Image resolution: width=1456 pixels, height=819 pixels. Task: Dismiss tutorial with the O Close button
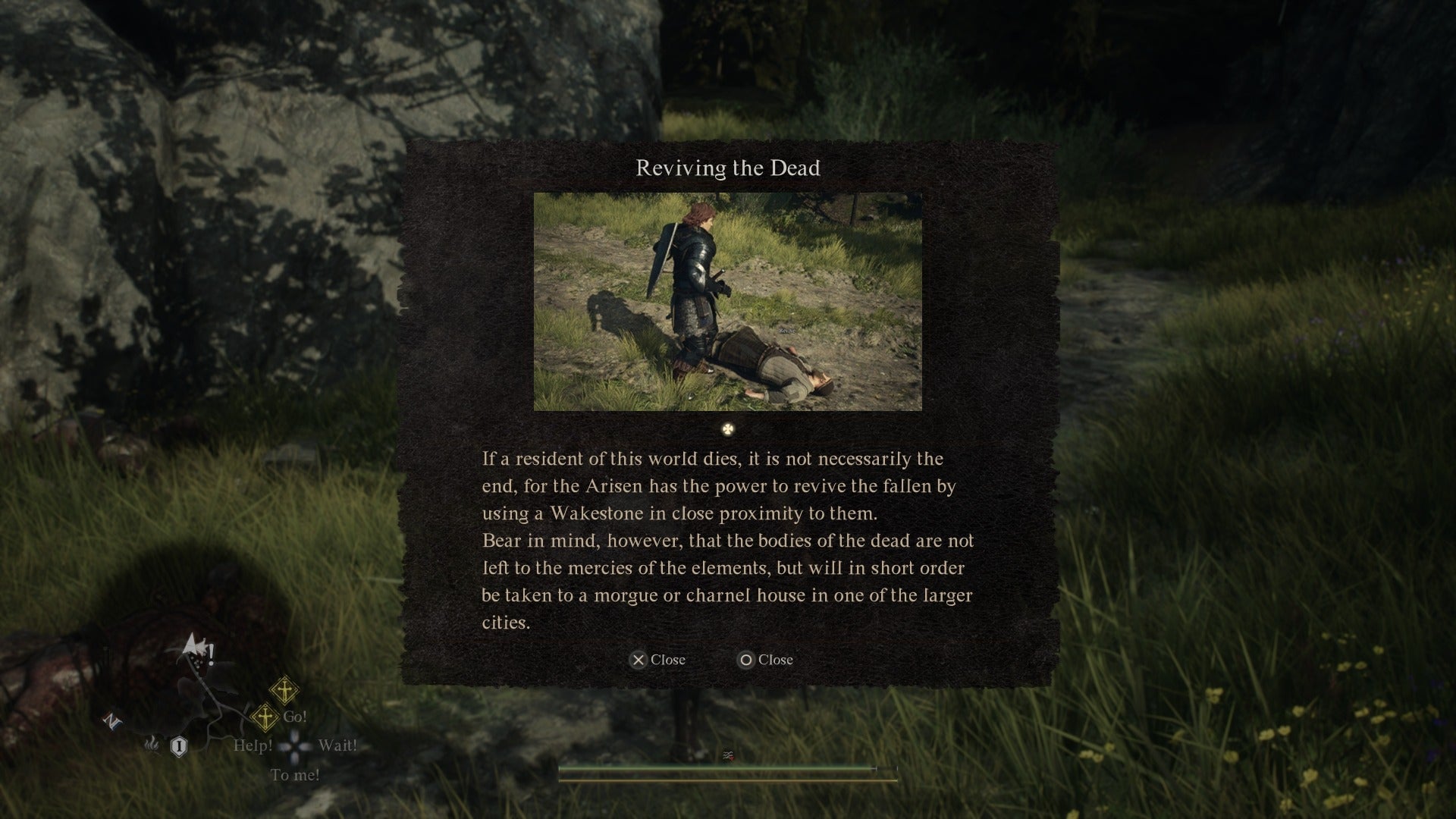[x=764, y=660]
